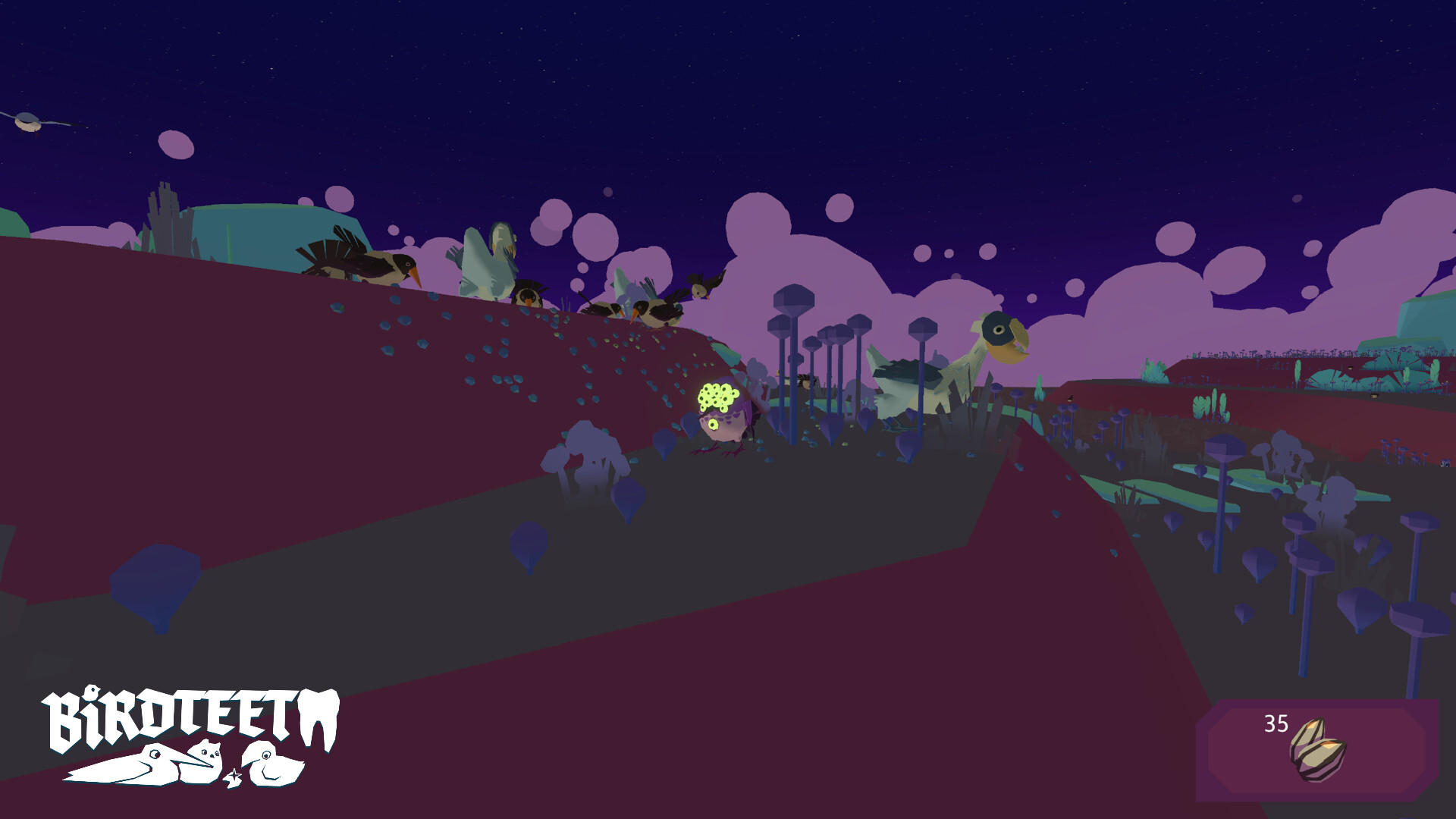Click the gliding bird in the top-left sky
The width and height of the screenshot is (1456, 819).
27,120
